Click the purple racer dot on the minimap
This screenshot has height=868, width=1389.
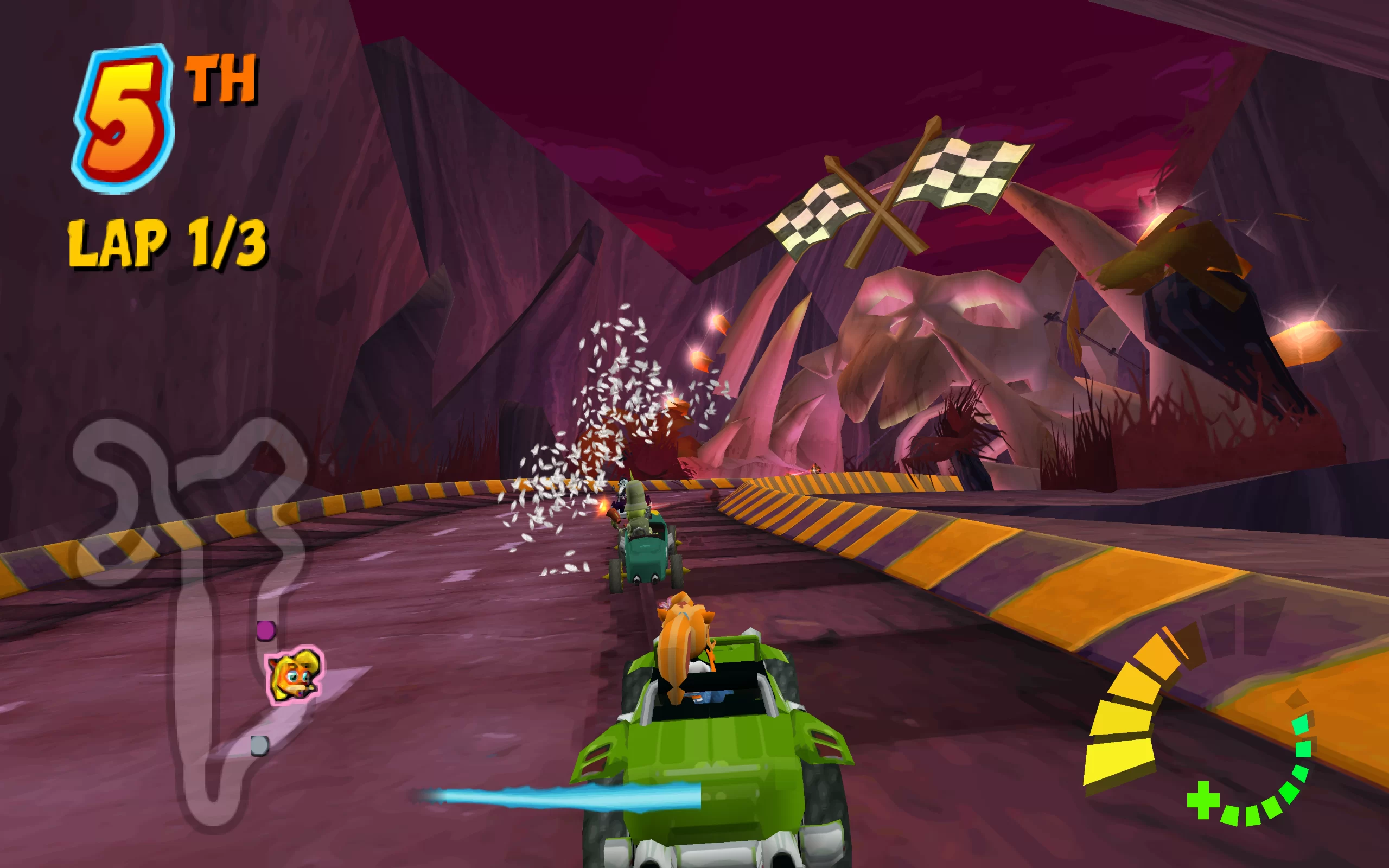point(266,630)
